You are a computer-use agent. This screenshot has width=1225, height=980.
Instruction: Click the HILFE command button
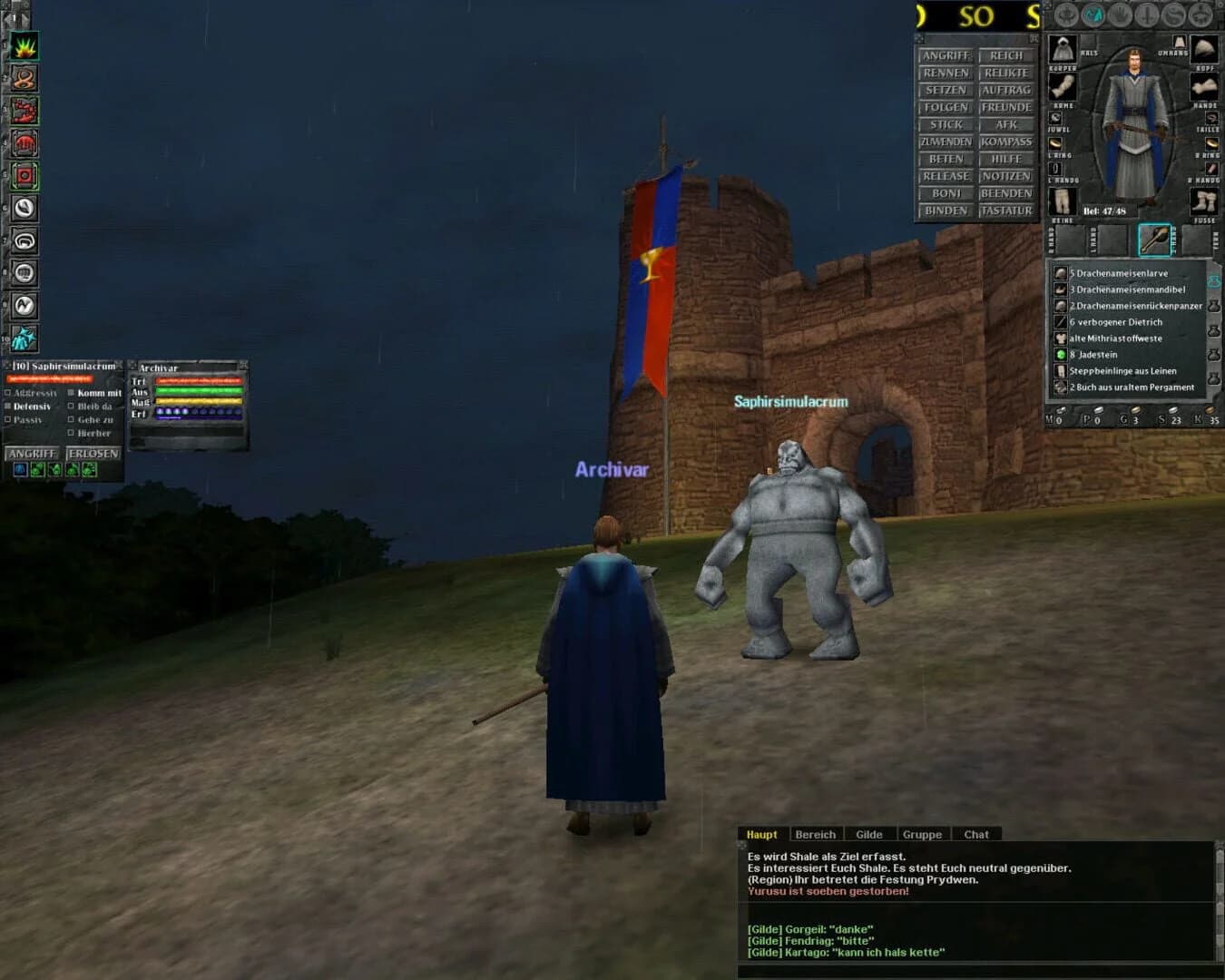point(1007,159)
